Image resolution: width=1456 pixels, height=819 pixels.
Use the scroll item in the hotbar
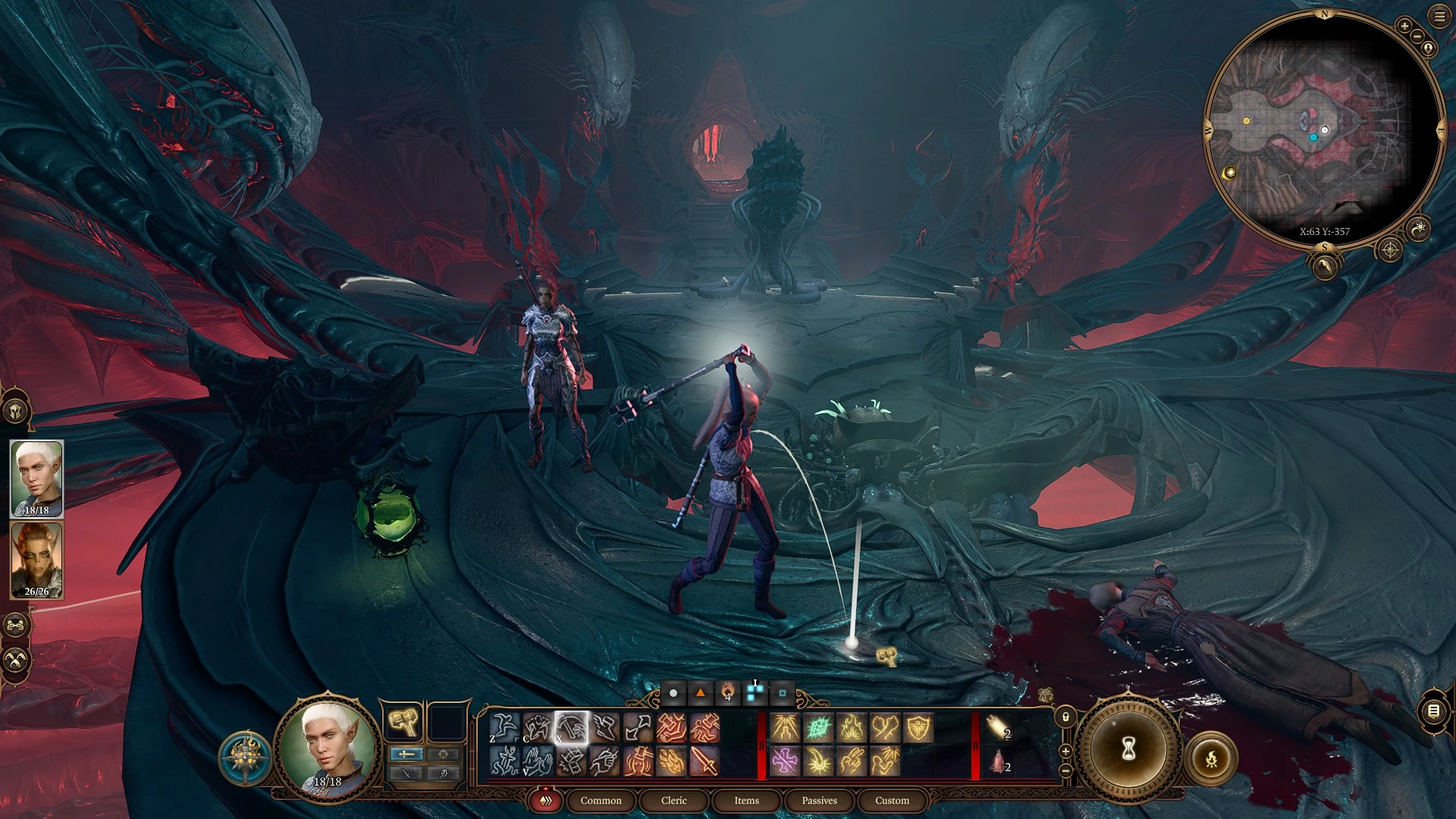coord(999,728)
